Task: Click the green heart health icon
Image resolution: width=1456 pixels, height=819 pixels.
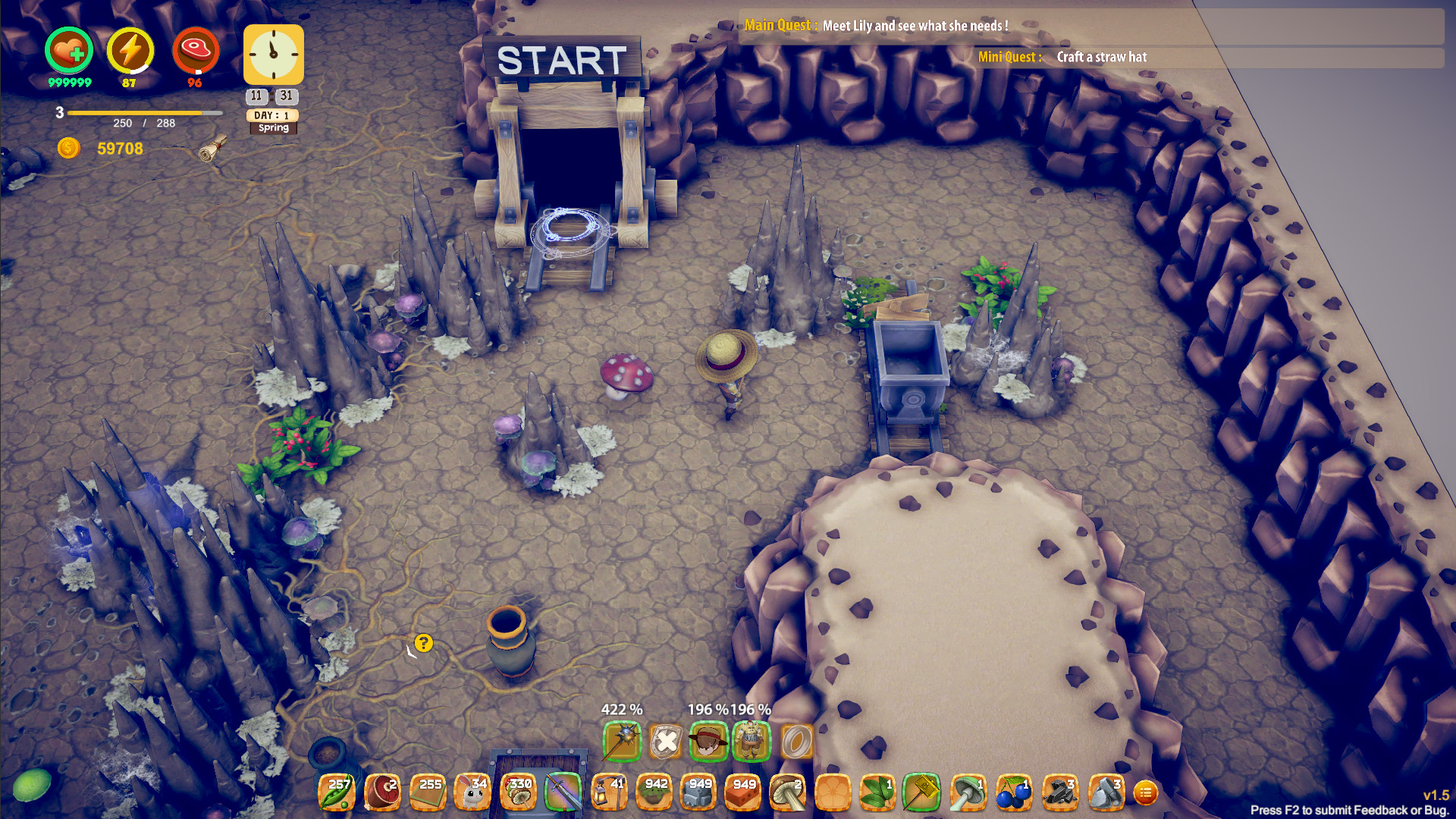Action: coord(68,50)
